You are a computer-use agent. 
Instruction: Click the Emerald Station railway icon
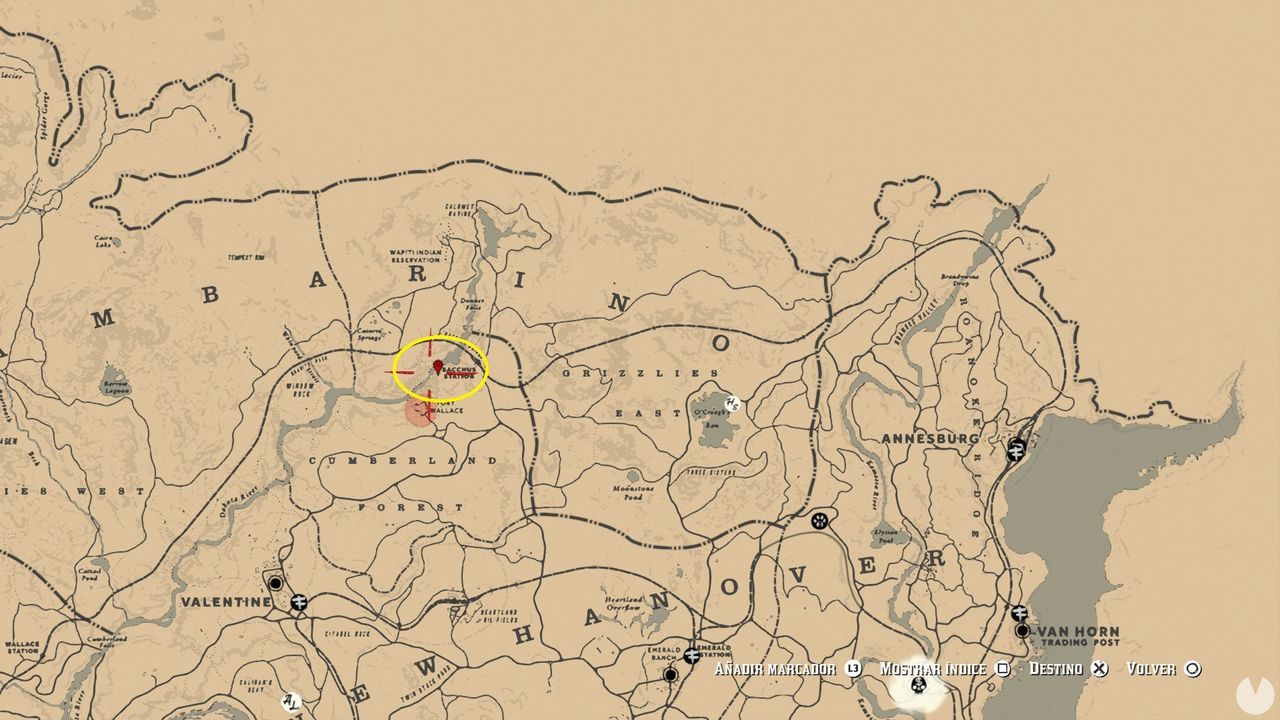point(691,656)
